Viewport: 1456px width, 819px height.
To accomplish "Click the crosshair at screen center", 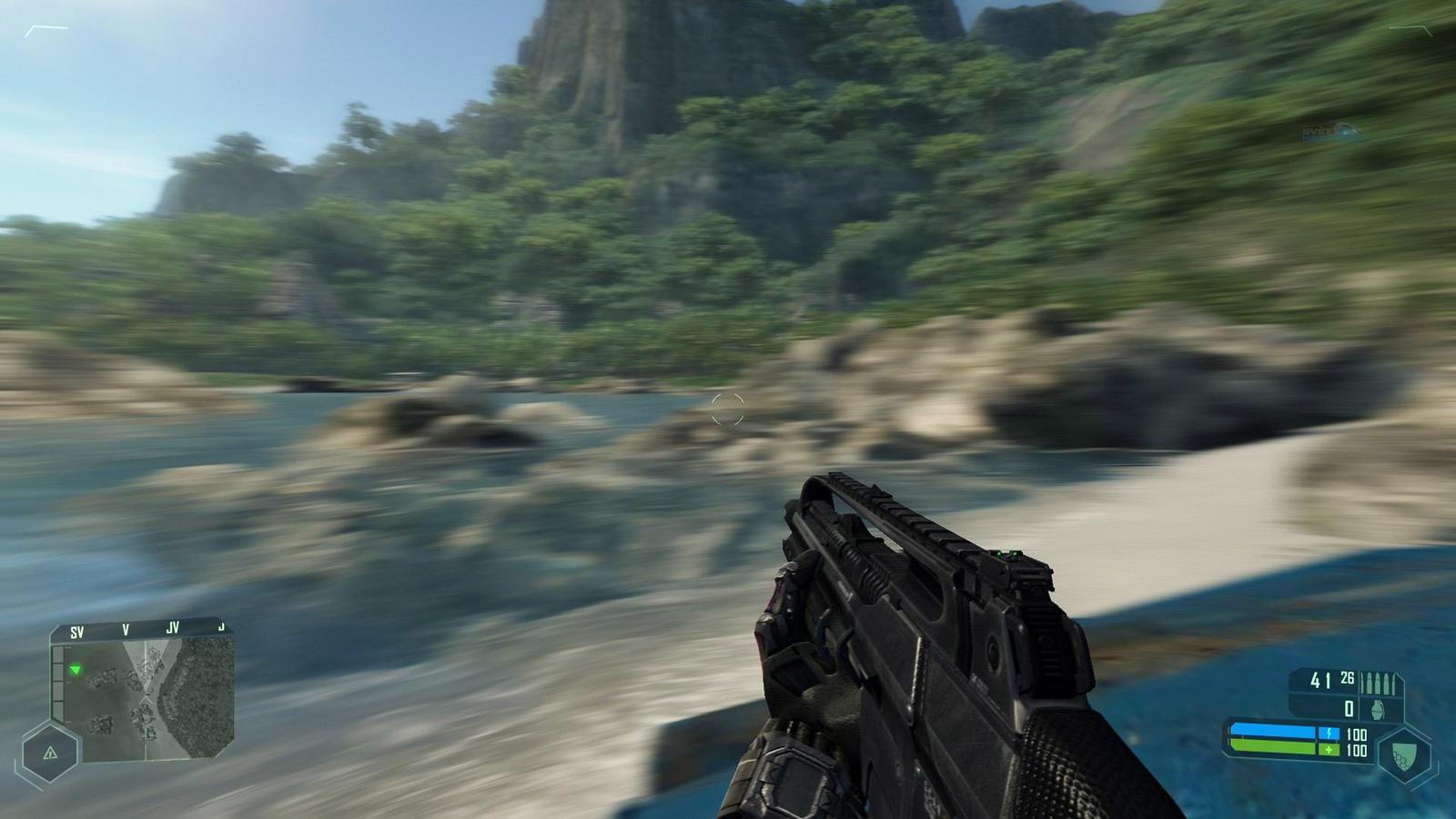I will [727, 409].
